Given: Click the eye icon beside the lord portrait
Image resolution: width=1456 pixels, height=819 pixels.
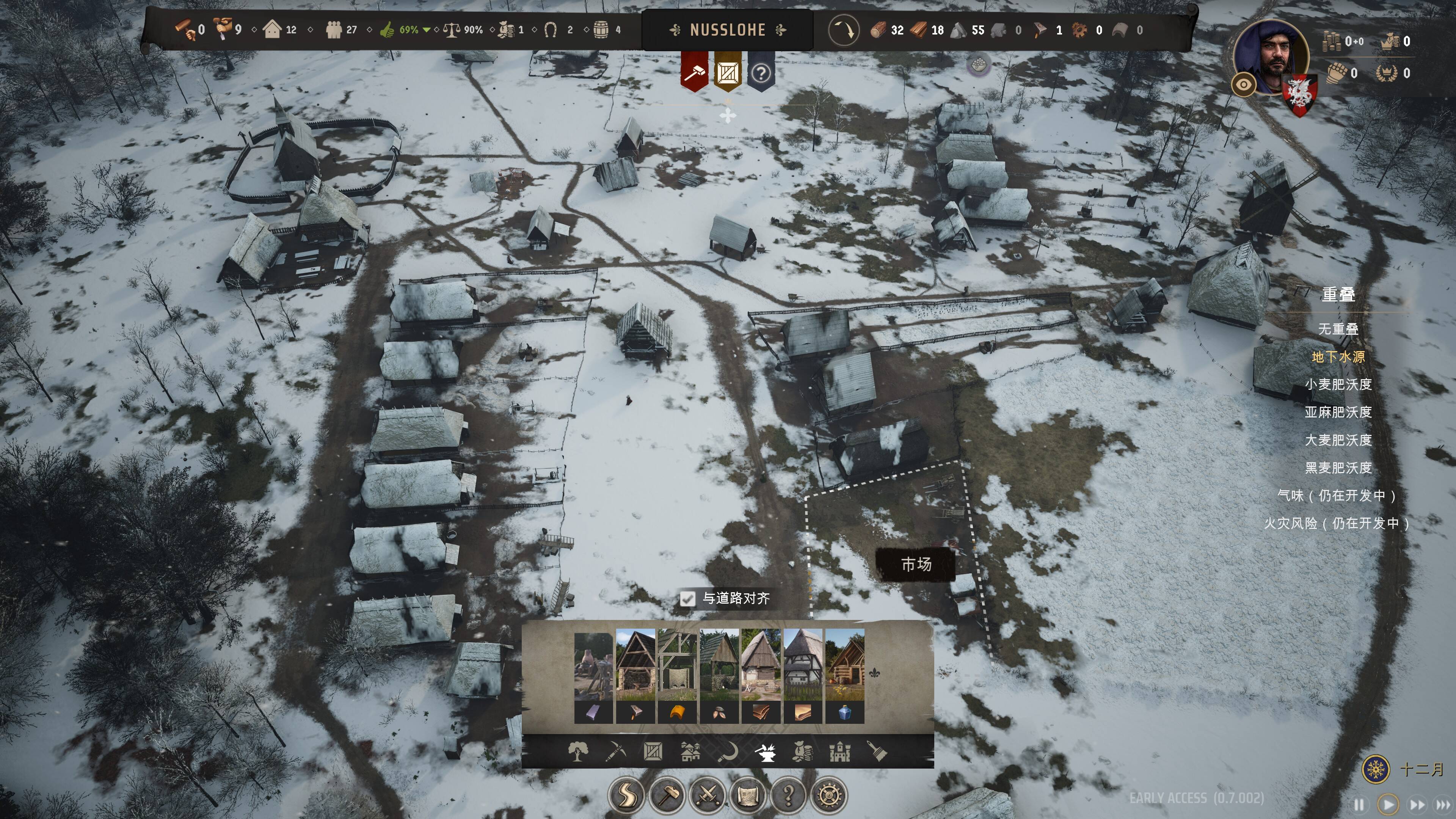Looking at the screenshot, I should pos(1244,85).
